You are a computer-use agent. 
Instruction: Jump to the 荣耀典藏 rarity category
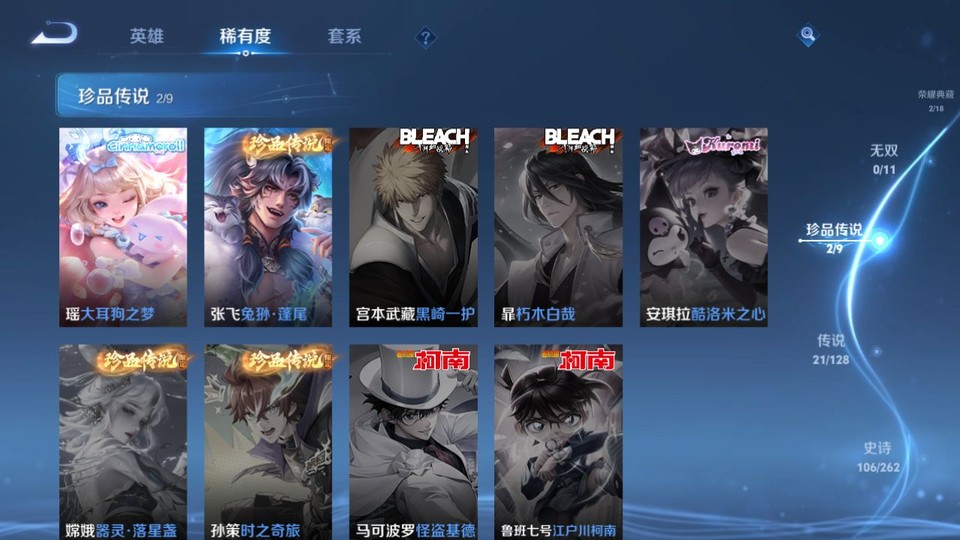click(x=936, y=100)
